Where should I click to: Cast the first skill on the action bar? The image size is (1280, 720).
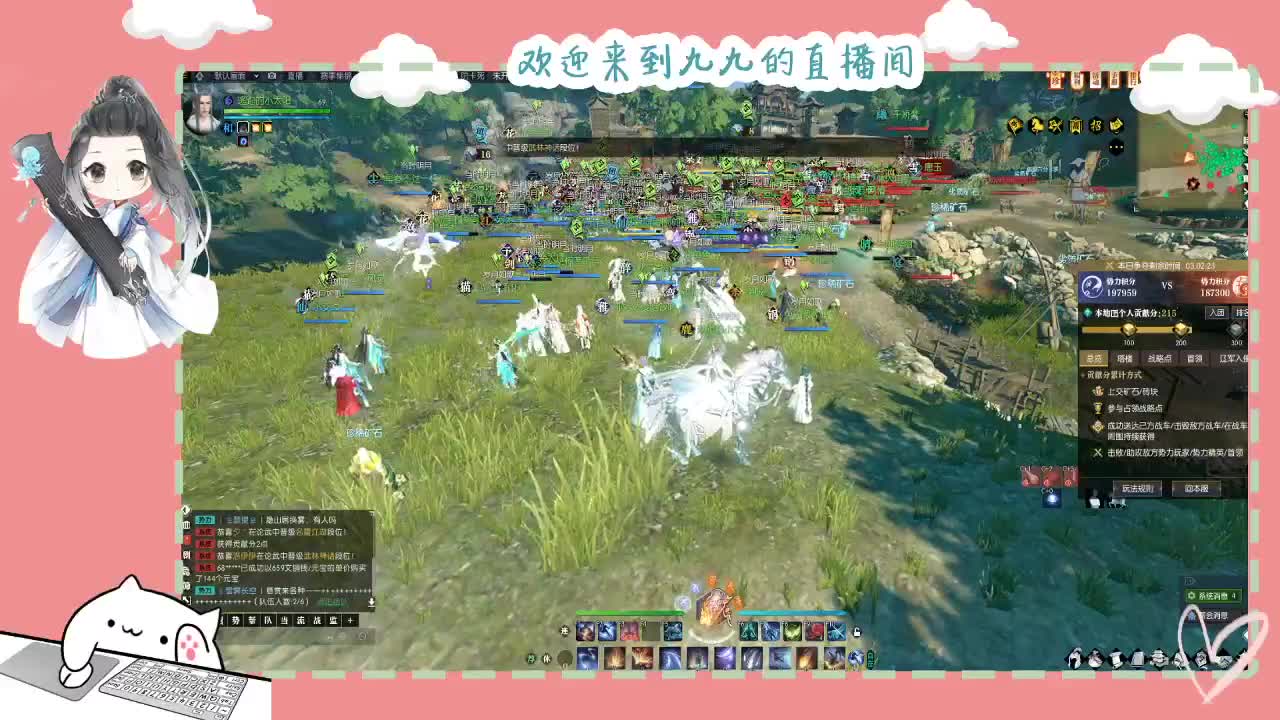pyautogui.click(x=584, y=629)
